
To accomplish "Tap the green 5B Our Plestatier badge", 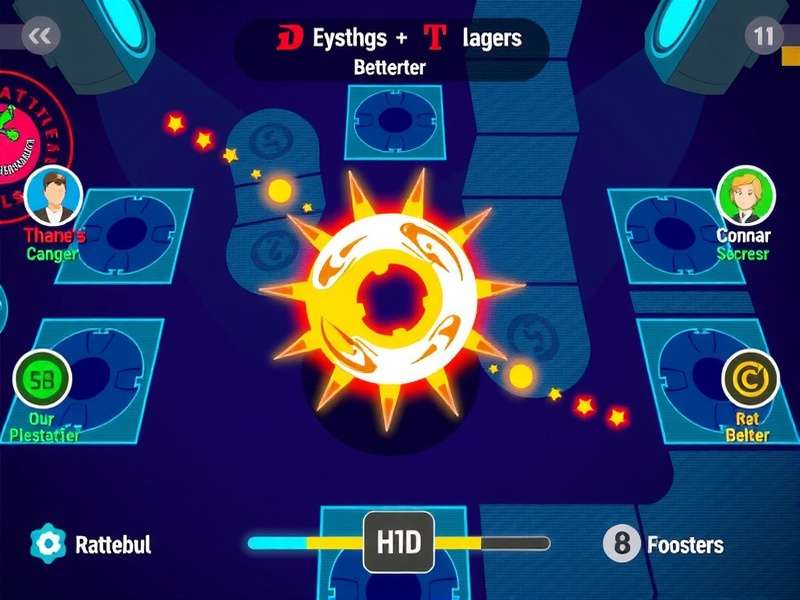I will (x=42, y=379).
